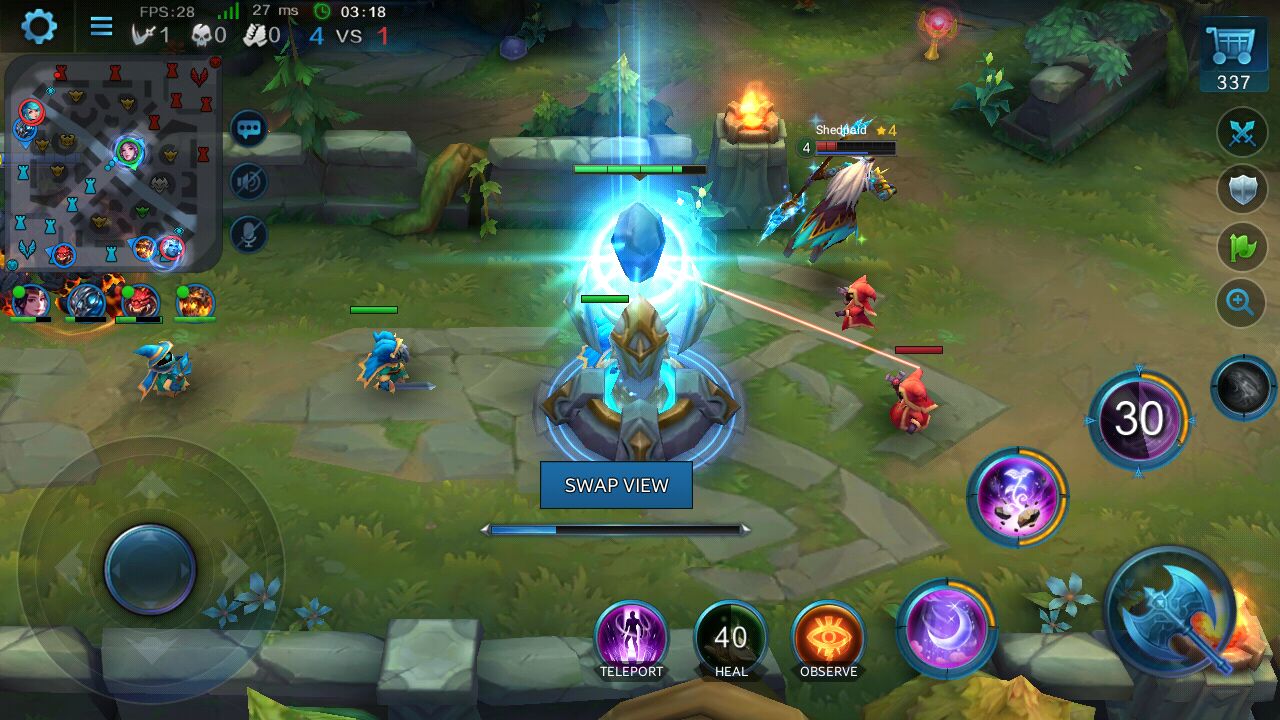This screenshot has height=720, width=1280.
Task: Open the scoreboard list icon
Action: (x=101, y=26)
